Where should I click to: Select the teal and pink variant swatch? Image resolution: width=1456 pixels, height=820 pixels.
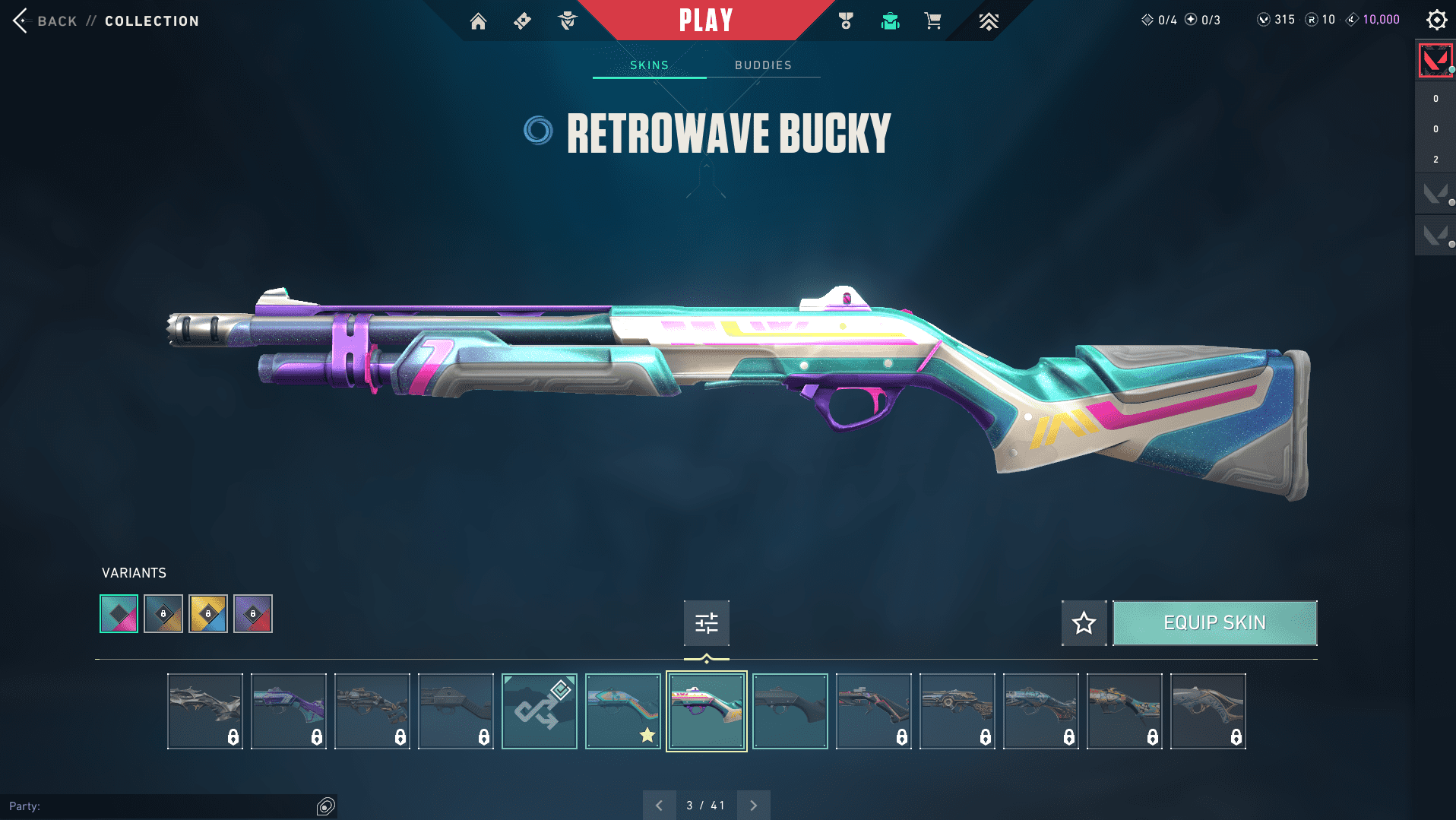(x=119, y=614)
